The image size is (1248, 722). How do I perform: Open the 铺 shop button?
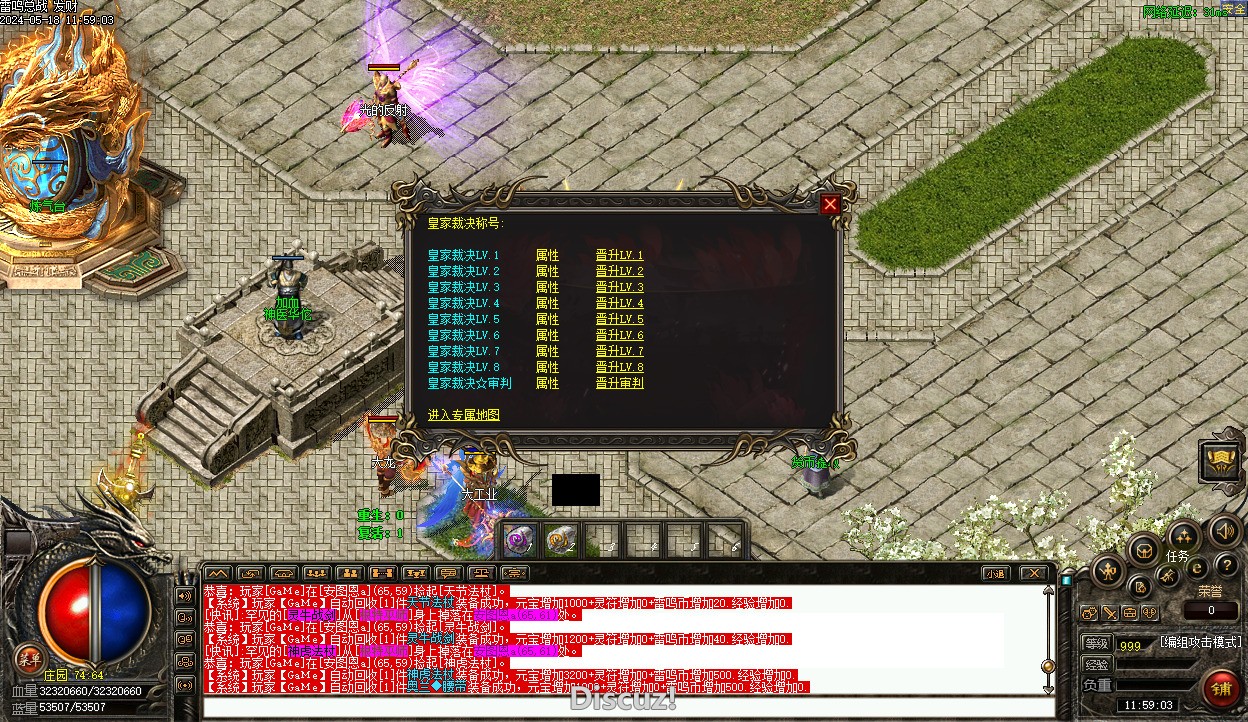pos(1219,689)
